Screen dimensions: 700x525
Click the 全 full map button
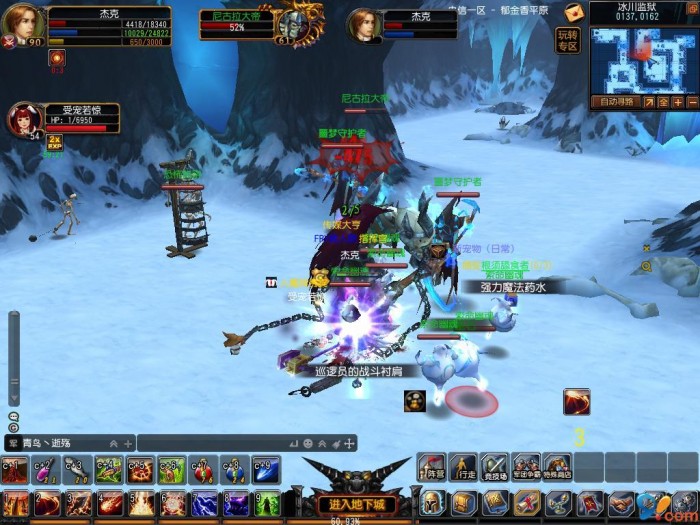pos(663,102)
